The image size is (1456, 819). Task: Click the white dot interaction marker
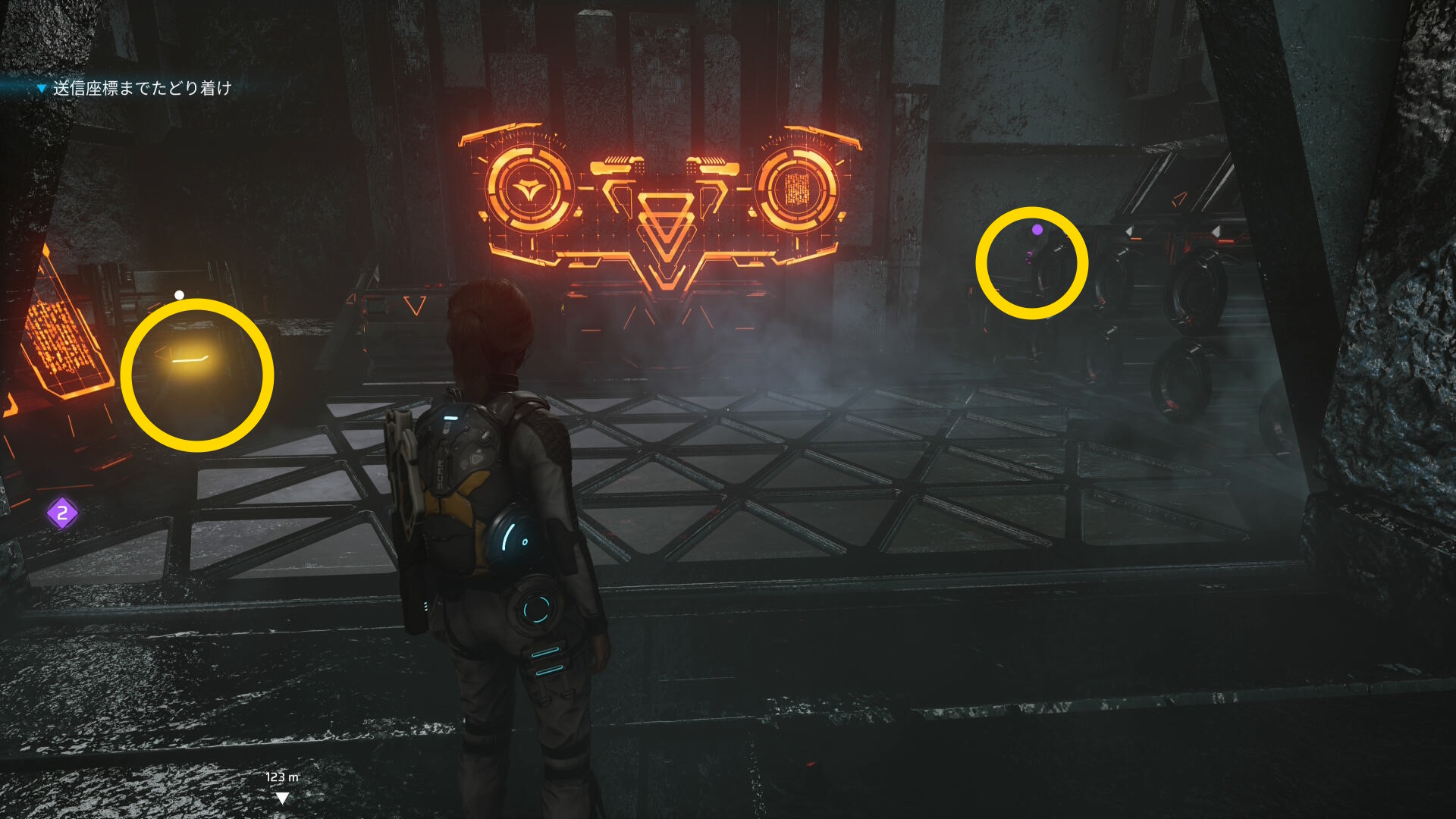180,295
